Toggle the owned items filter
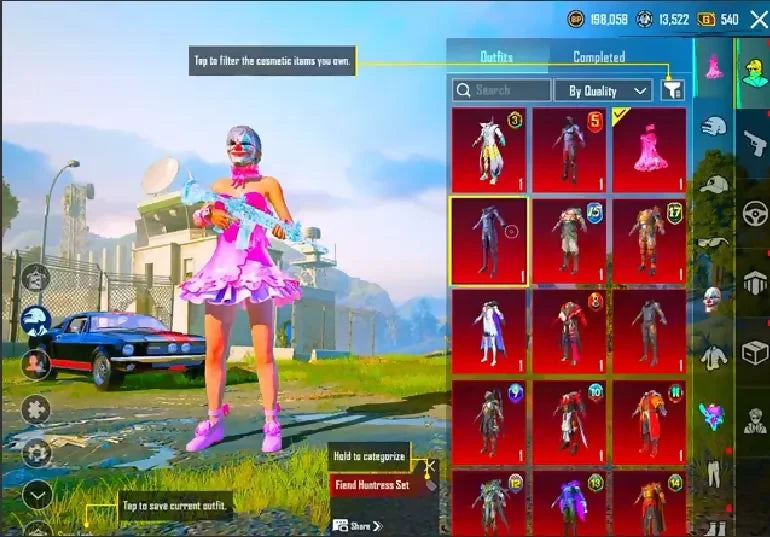Viewport: 770px width, 537px height. coord(673,90)
